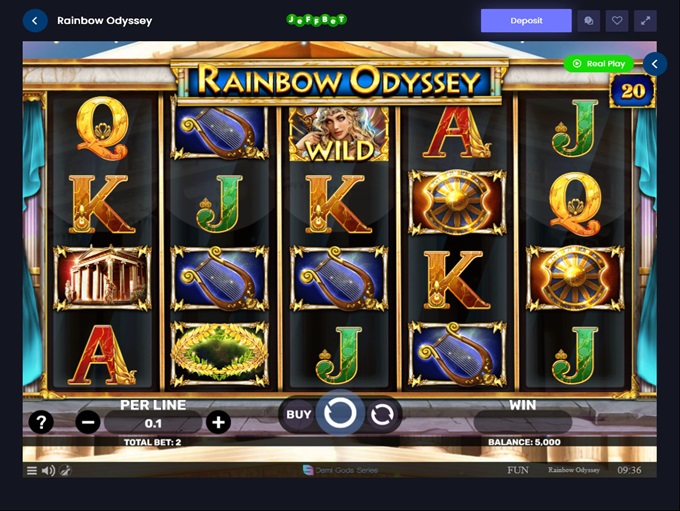
Task: Expand the game to fullscreen
Action: tap(645, 20)
